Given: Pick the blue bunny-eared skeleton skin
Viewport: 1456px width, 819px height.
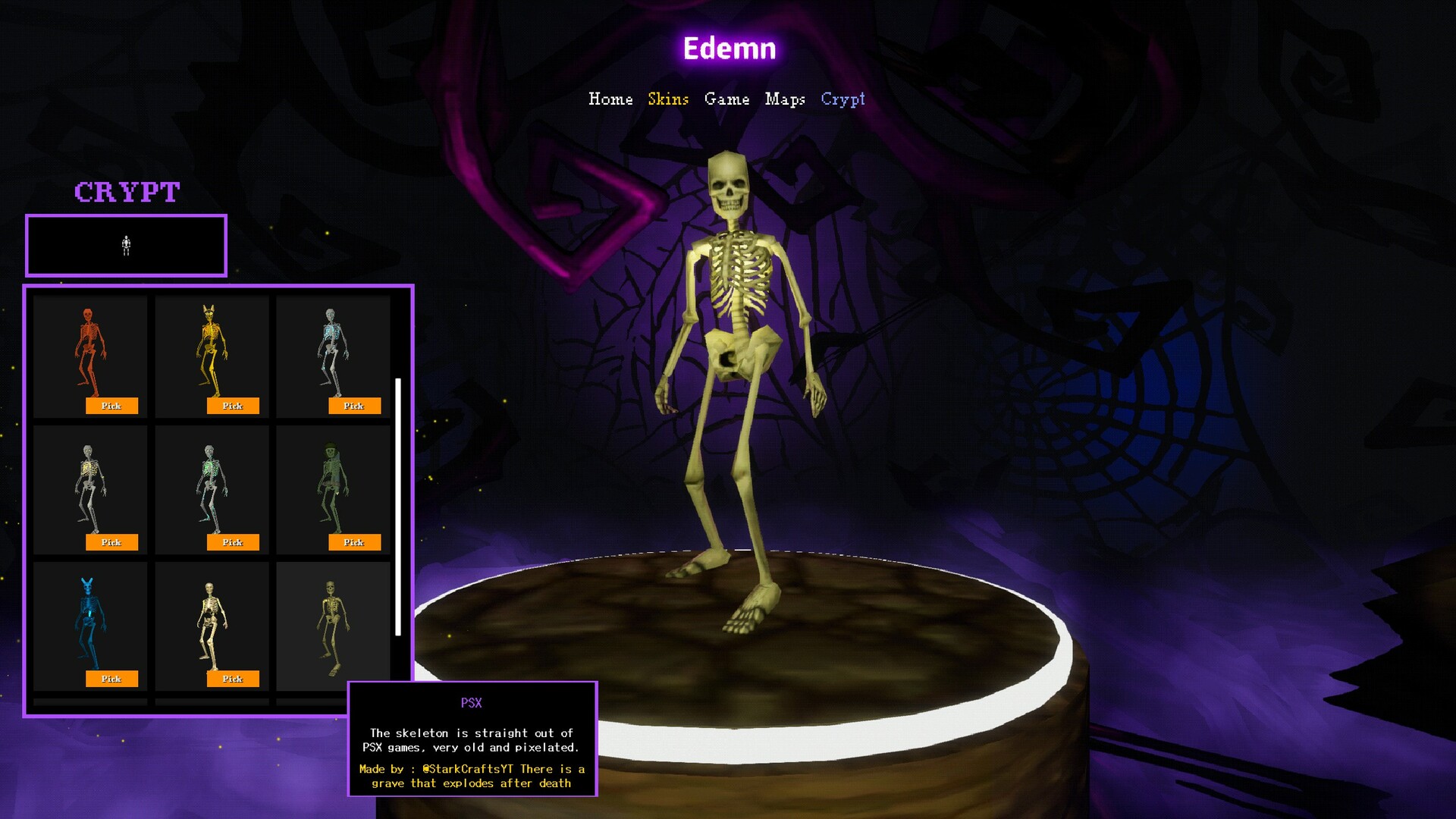Looking at the screenshot, I should 112,679.
